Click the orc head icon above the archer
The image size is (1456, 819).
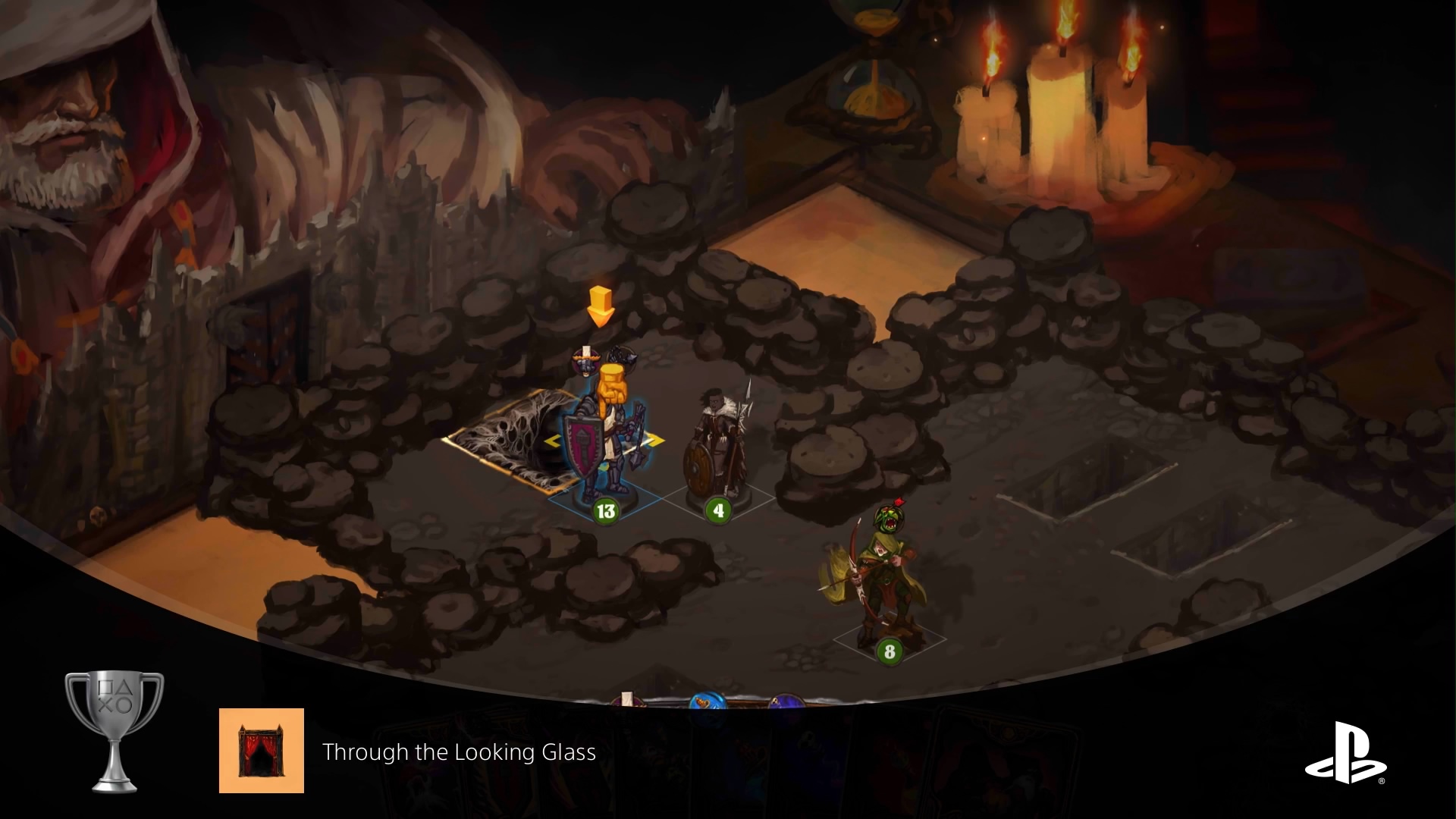[x=887, y=517]
